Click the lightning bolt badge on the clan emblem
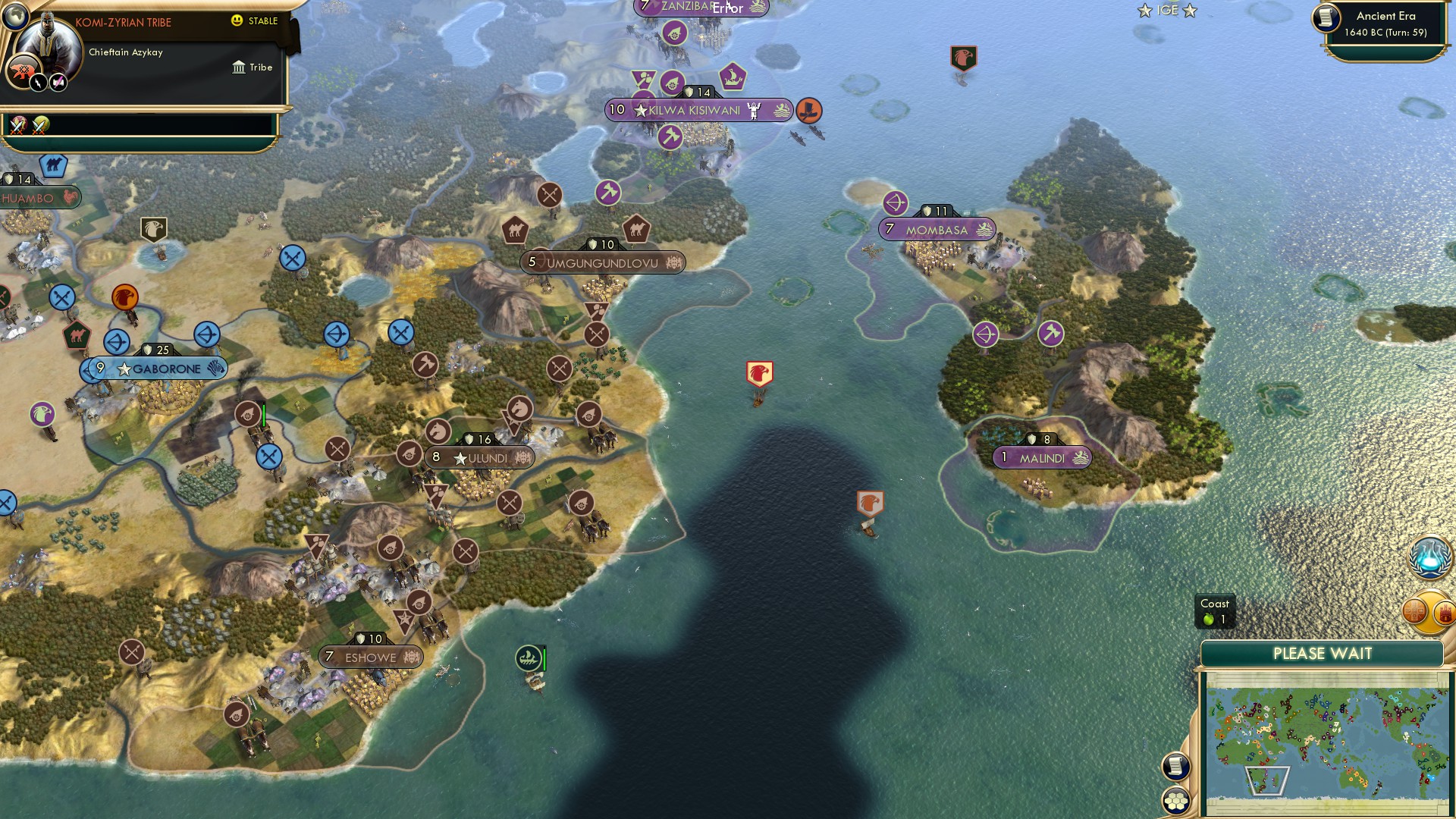This screenshot has width=1456, height=819. [x=38, y=83]
